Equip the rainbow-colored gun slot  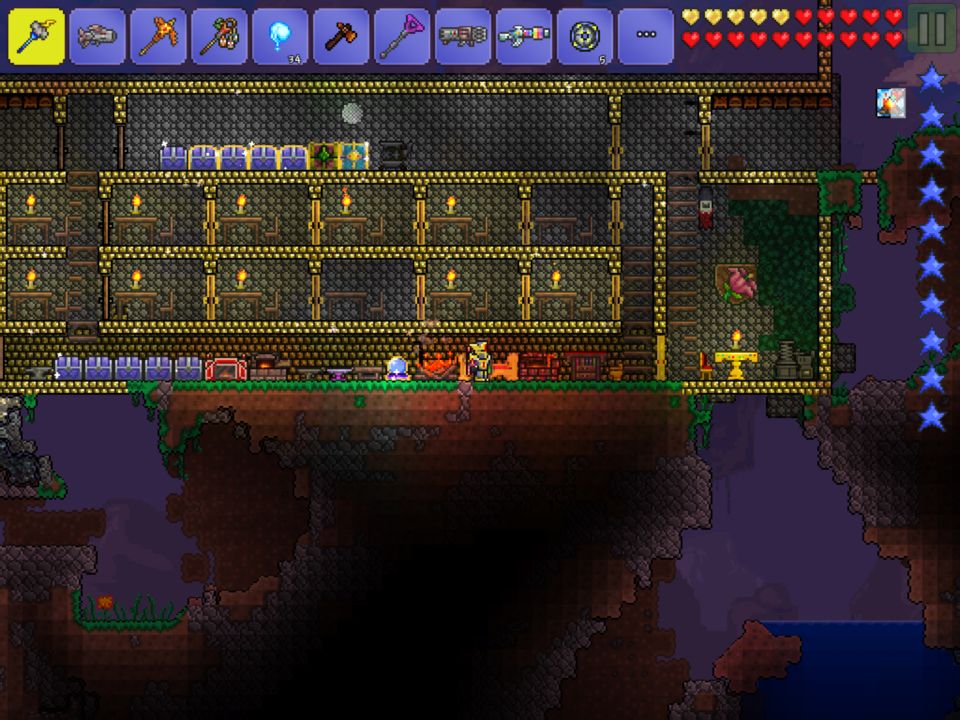pos(525,37)
